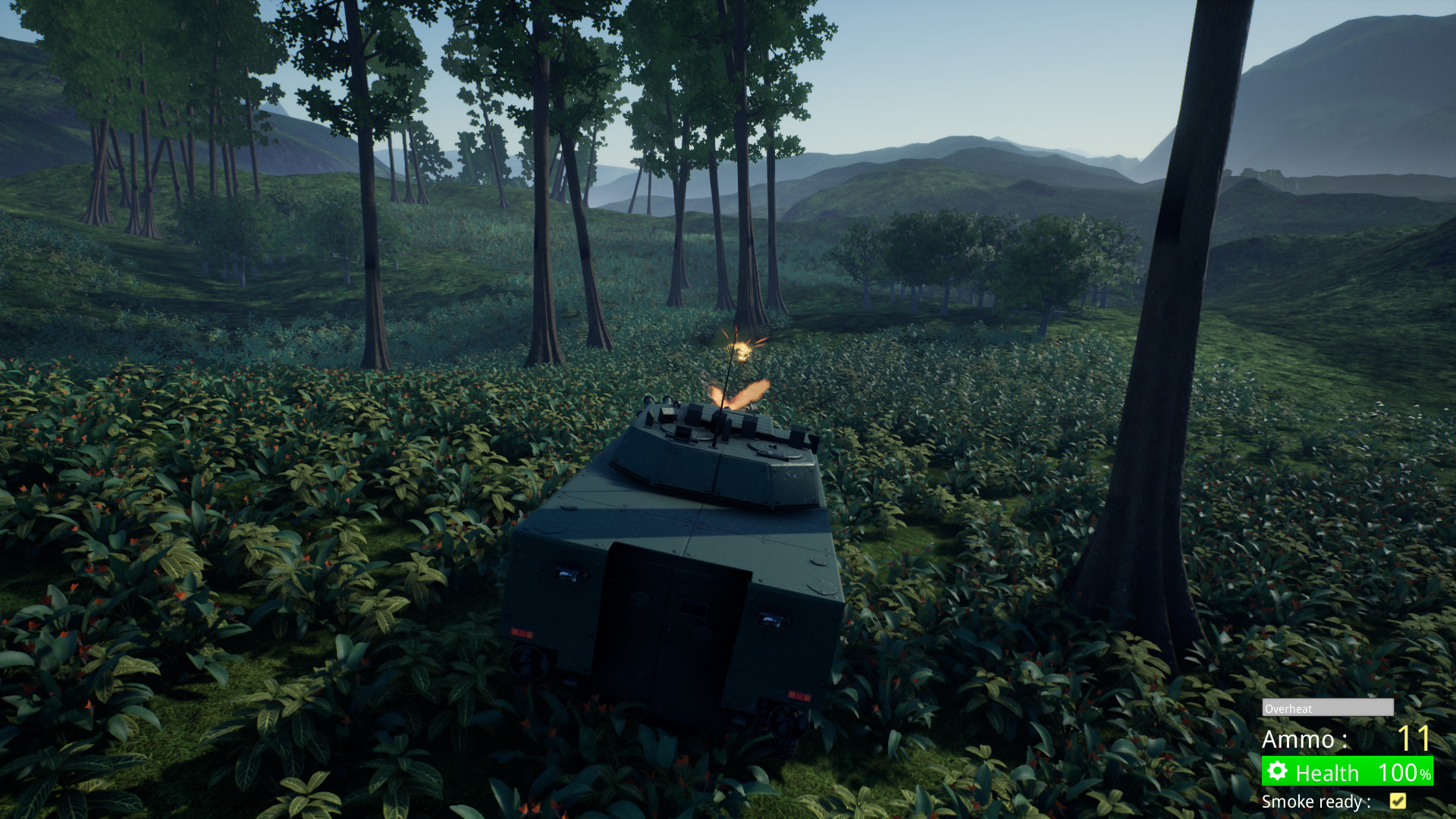The width and height of the screenshot is (1456, 819).
Task: Click the left rear tail light of the vehicle
Action: pyautogui.click(x=521, y=631)
